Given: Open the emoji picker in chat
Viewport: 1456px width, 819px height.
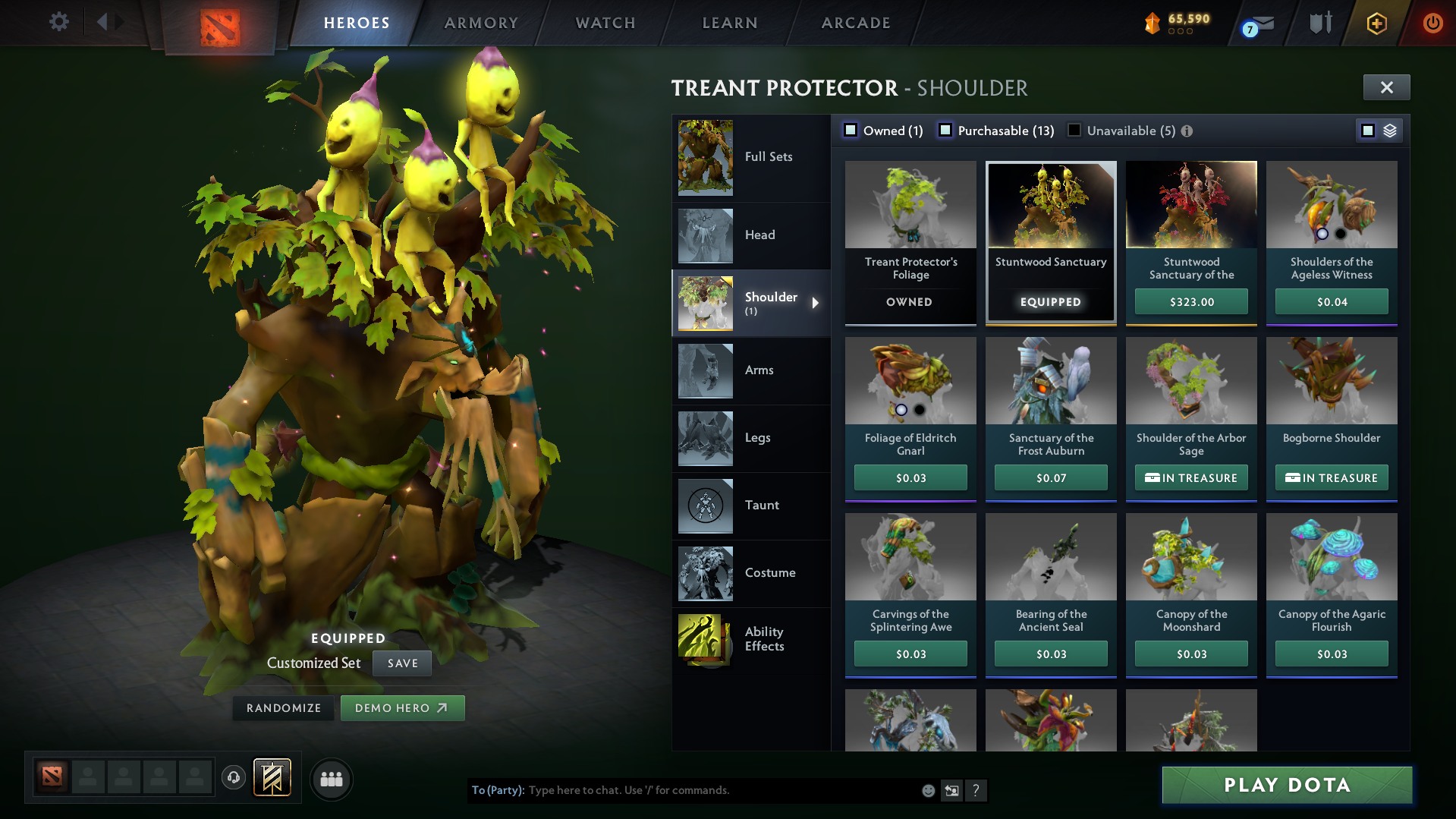Looking at the screenshot, I should point(927,790).
